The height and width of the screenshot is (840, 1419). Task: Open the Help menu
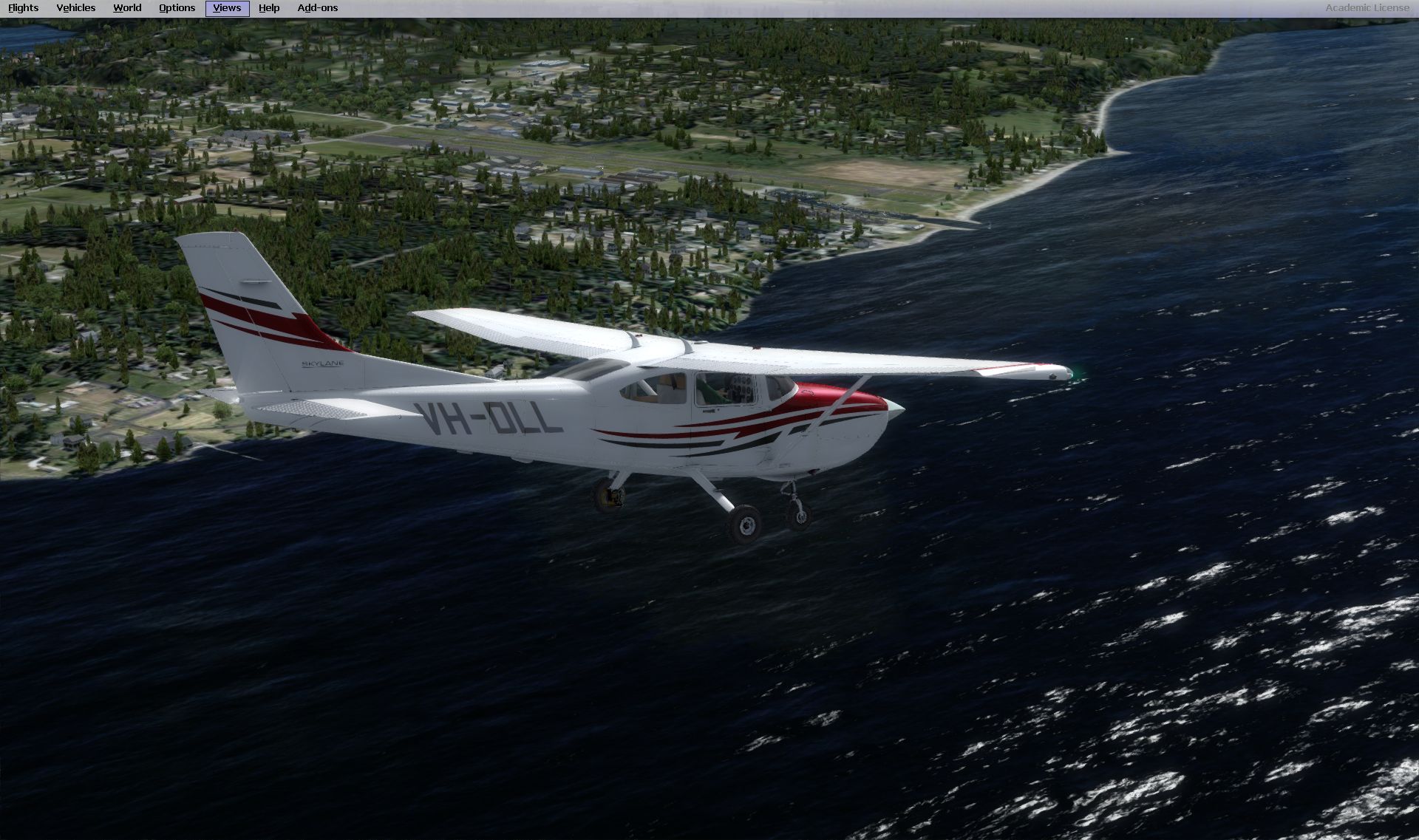(269, 8)
